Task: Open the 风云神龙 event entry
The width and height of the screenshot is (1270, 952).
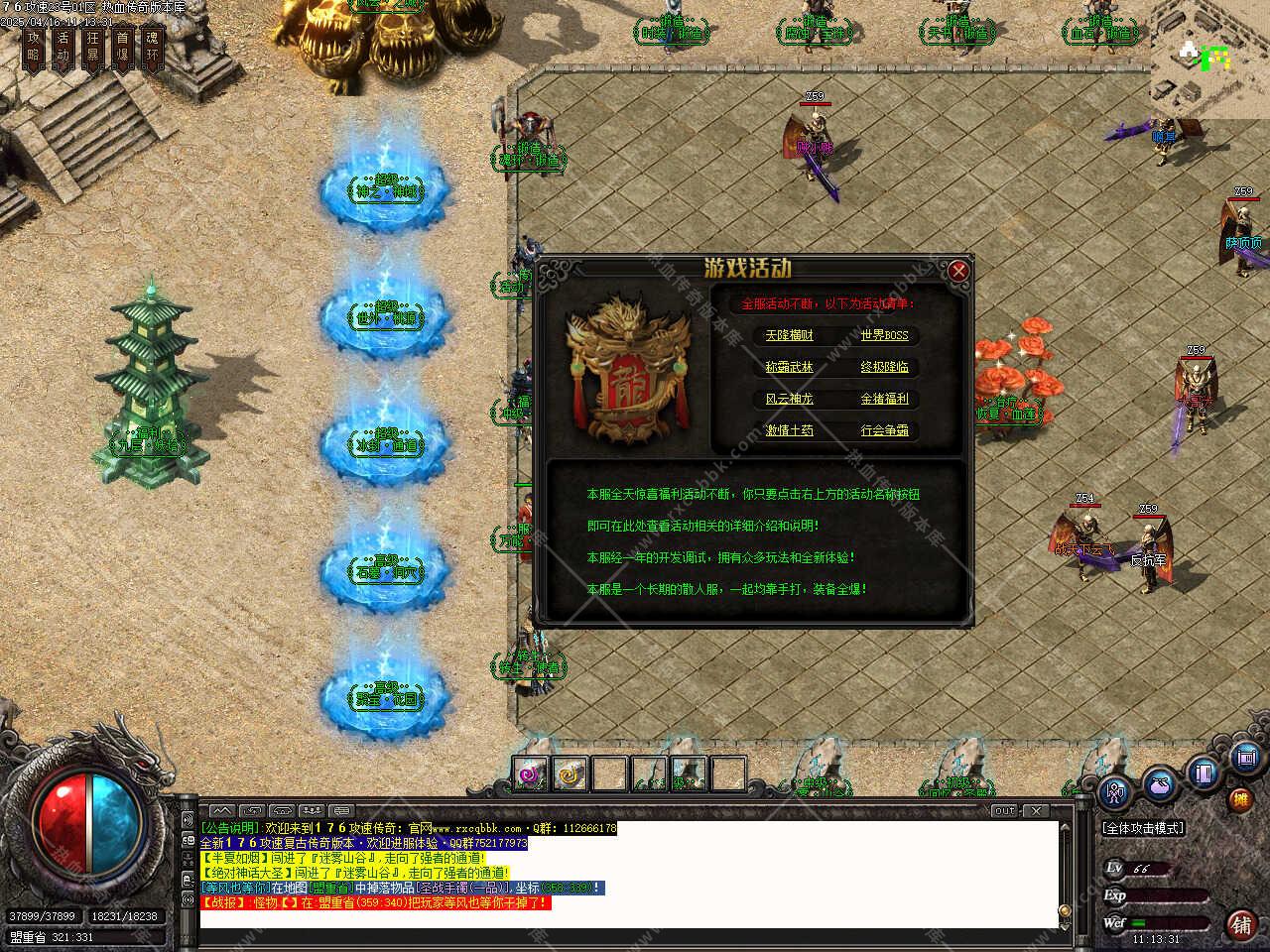Action: 789,400
